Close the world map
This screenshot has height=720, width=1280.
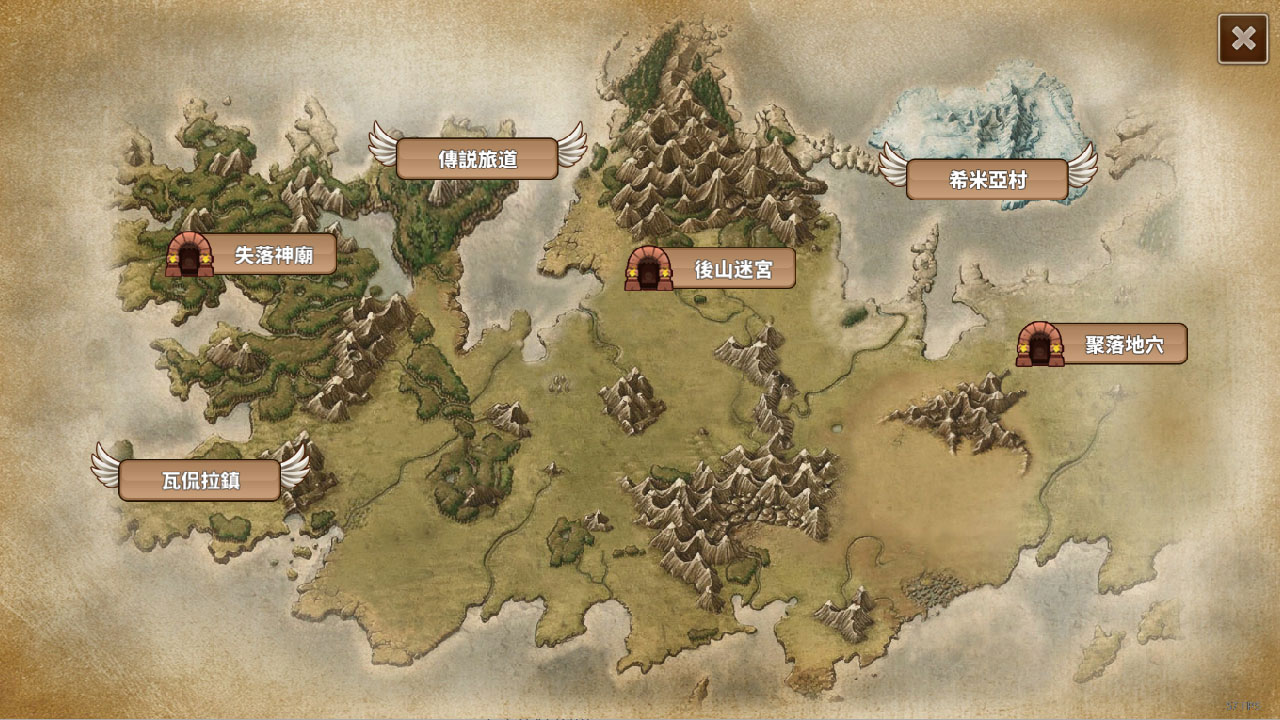pyautogui.click(x=1243, y=40)
